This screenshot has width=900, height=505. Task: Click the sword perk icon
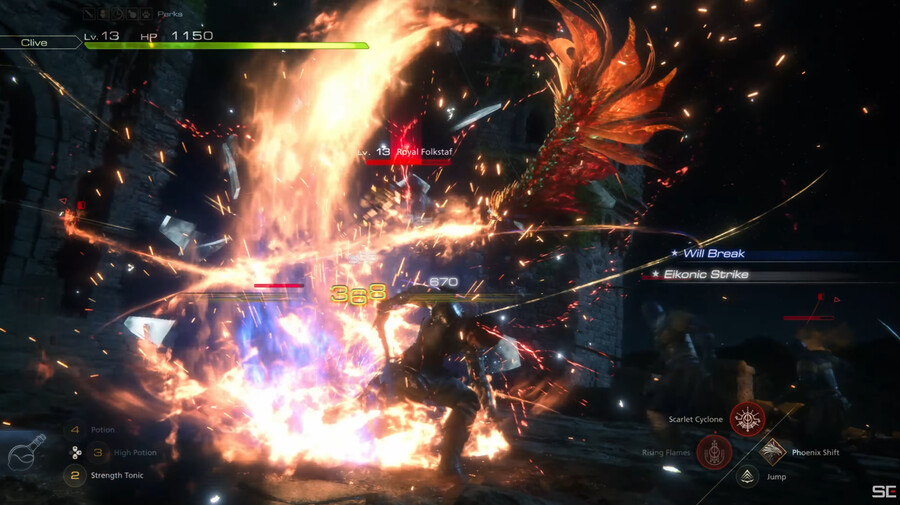91,15
